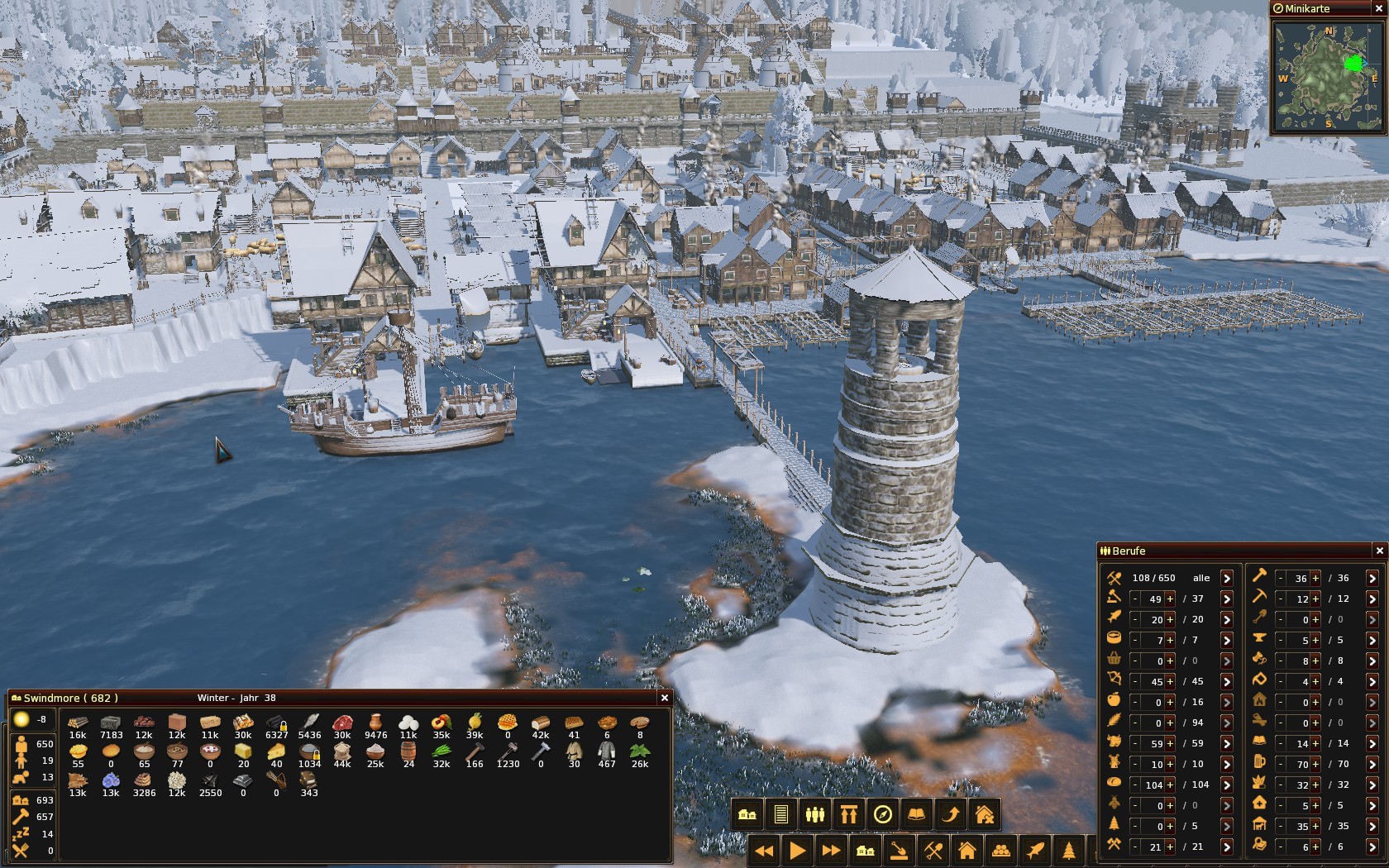Viewport: 1389px width, 868px height.
Task: Open the striped list event log button
Action: 781,815
